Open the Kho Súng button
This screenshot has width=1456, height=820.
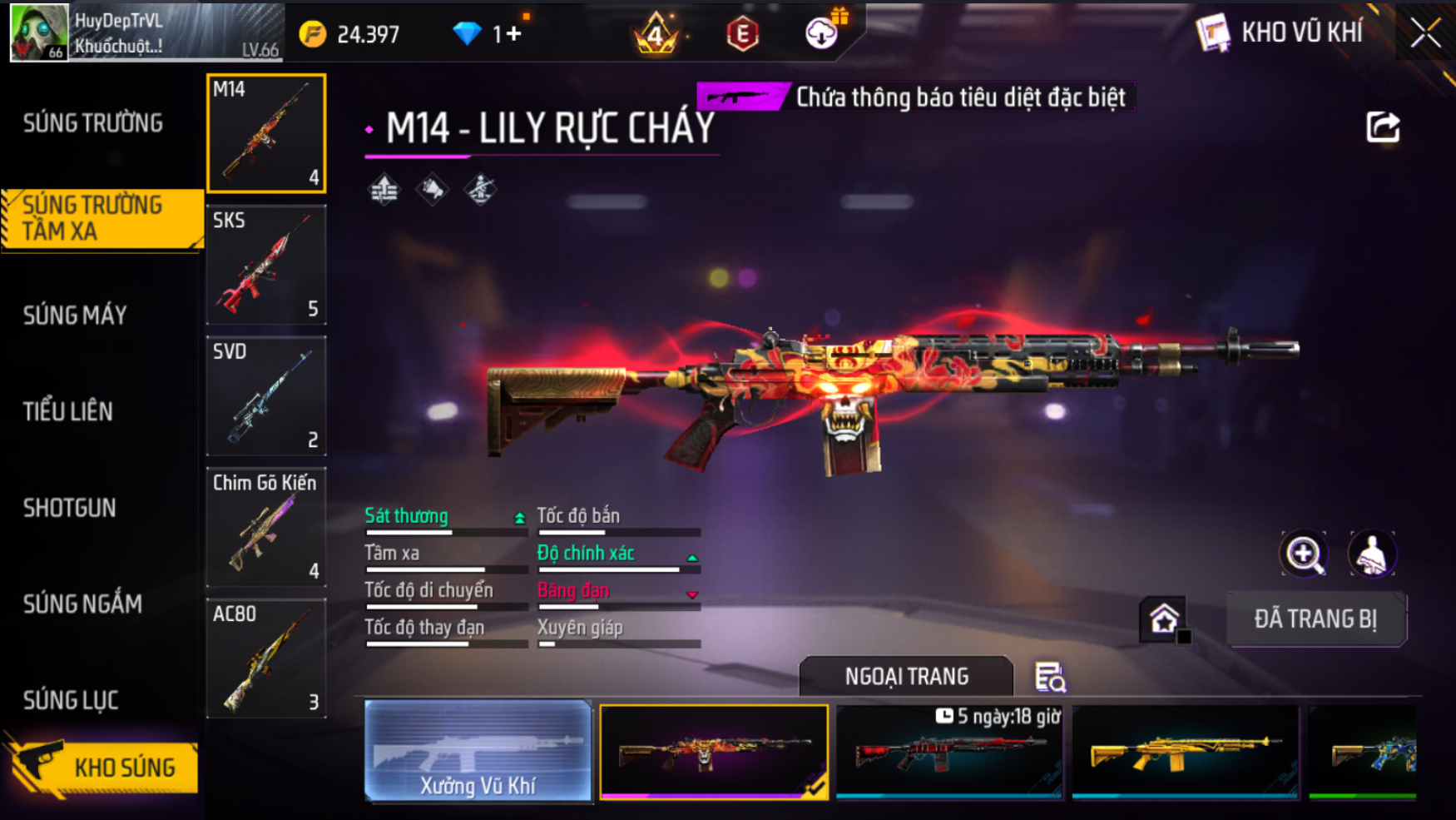point(104,767)
